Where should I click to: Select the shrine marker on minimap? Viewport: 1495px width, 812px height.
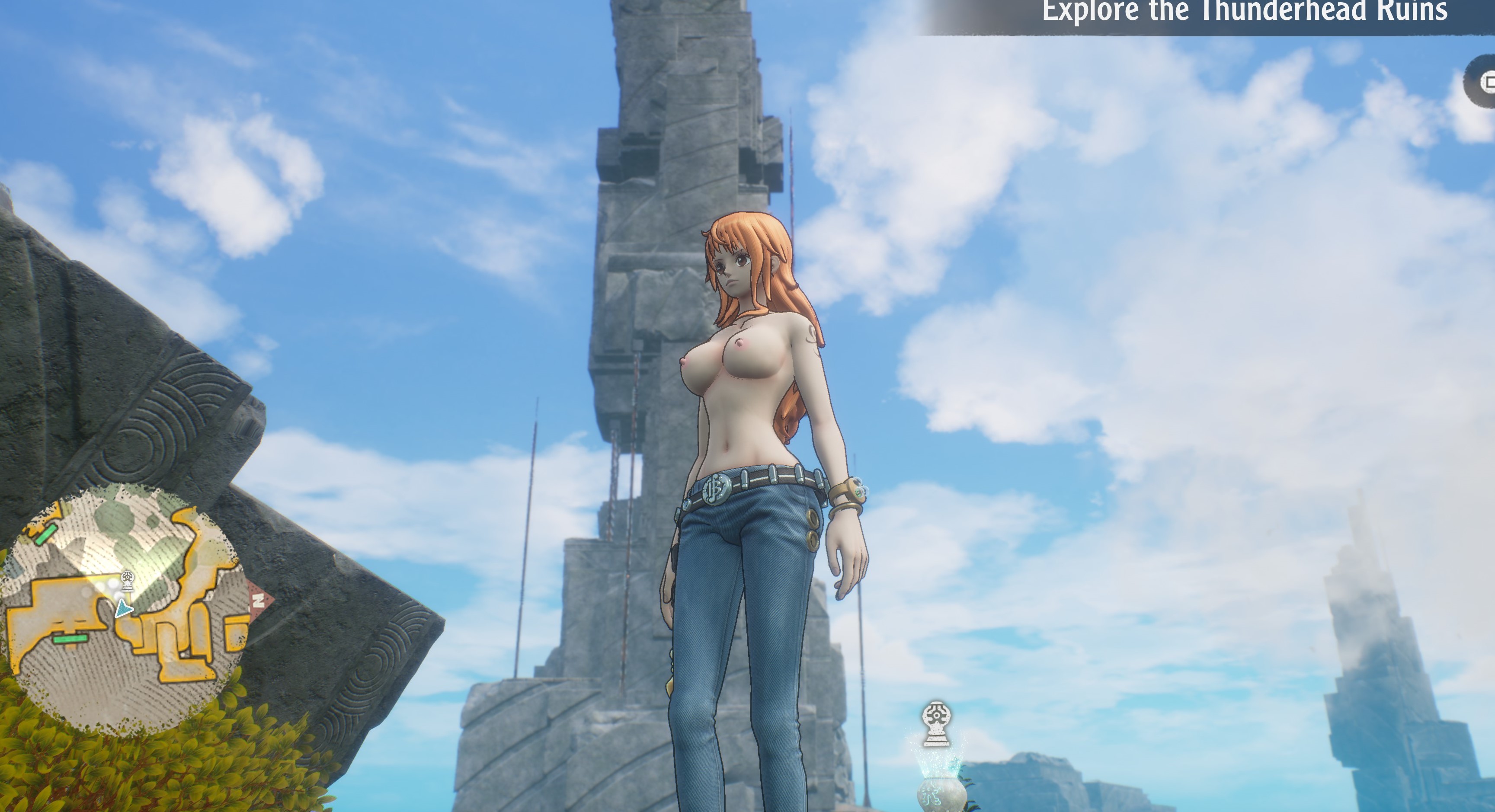click(128, 580)
